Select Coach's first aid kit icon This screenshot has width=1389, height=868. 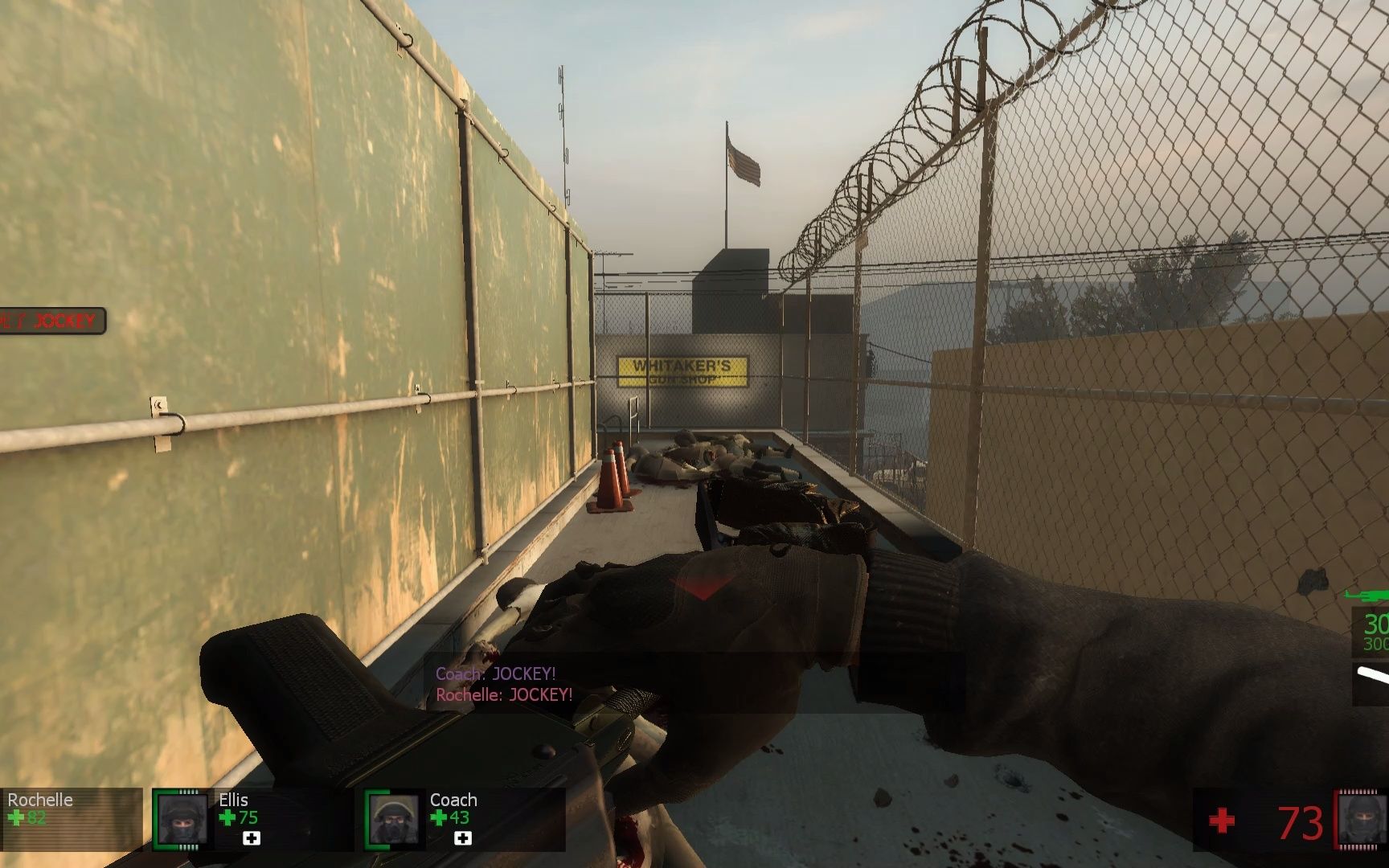(x=462, y=838)
